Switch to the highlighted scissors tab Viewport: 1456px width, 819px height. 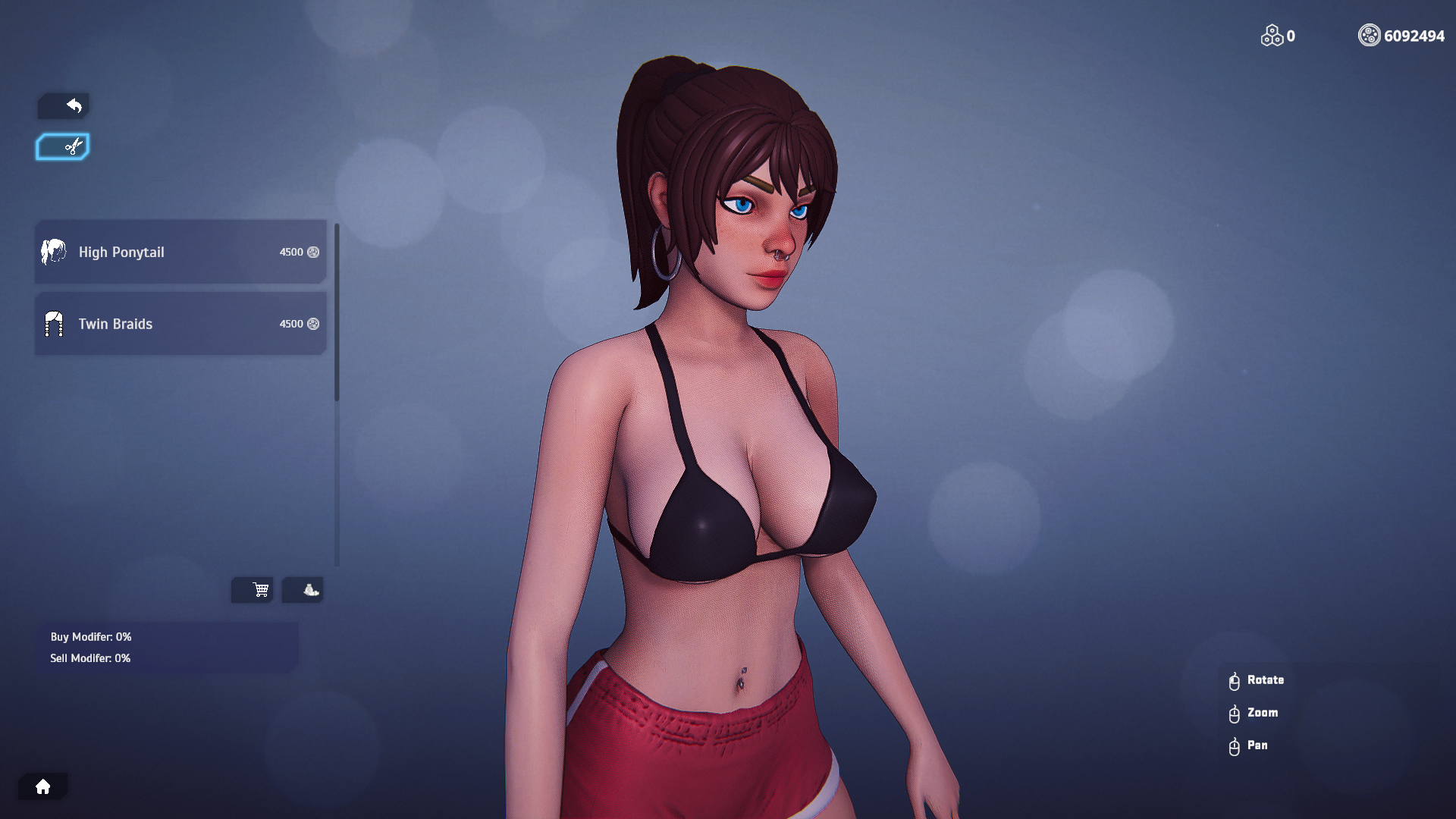point(62,146)
